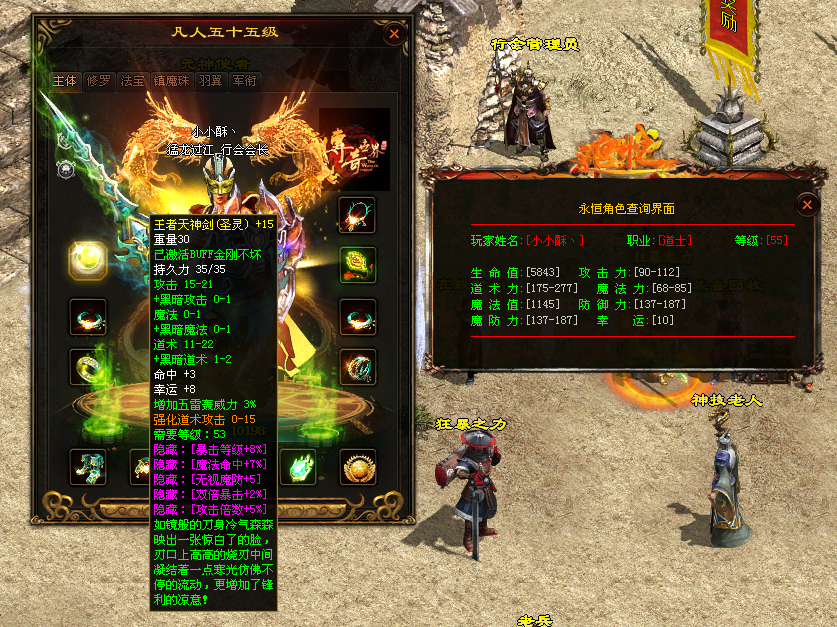Close the 永恒角色查询界面 window
837x627 pixels.
[x=807, y=205]
